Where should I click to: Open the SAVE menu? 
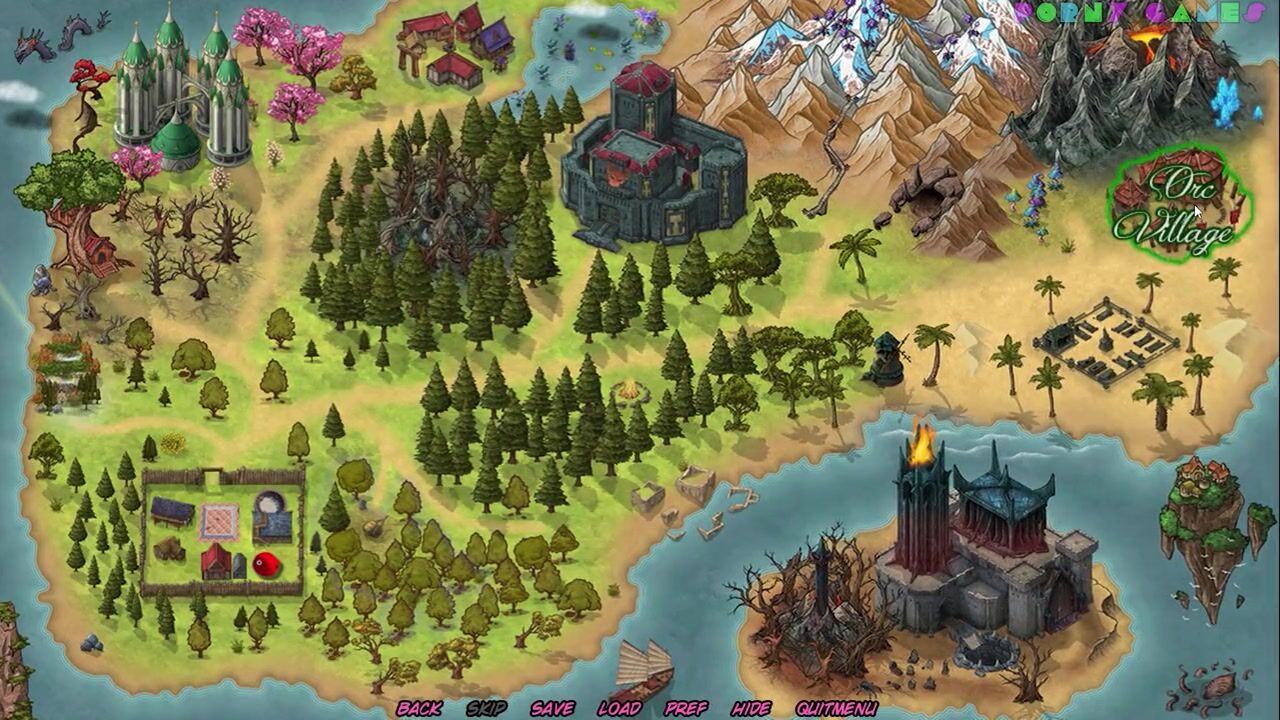click(552, 708)
